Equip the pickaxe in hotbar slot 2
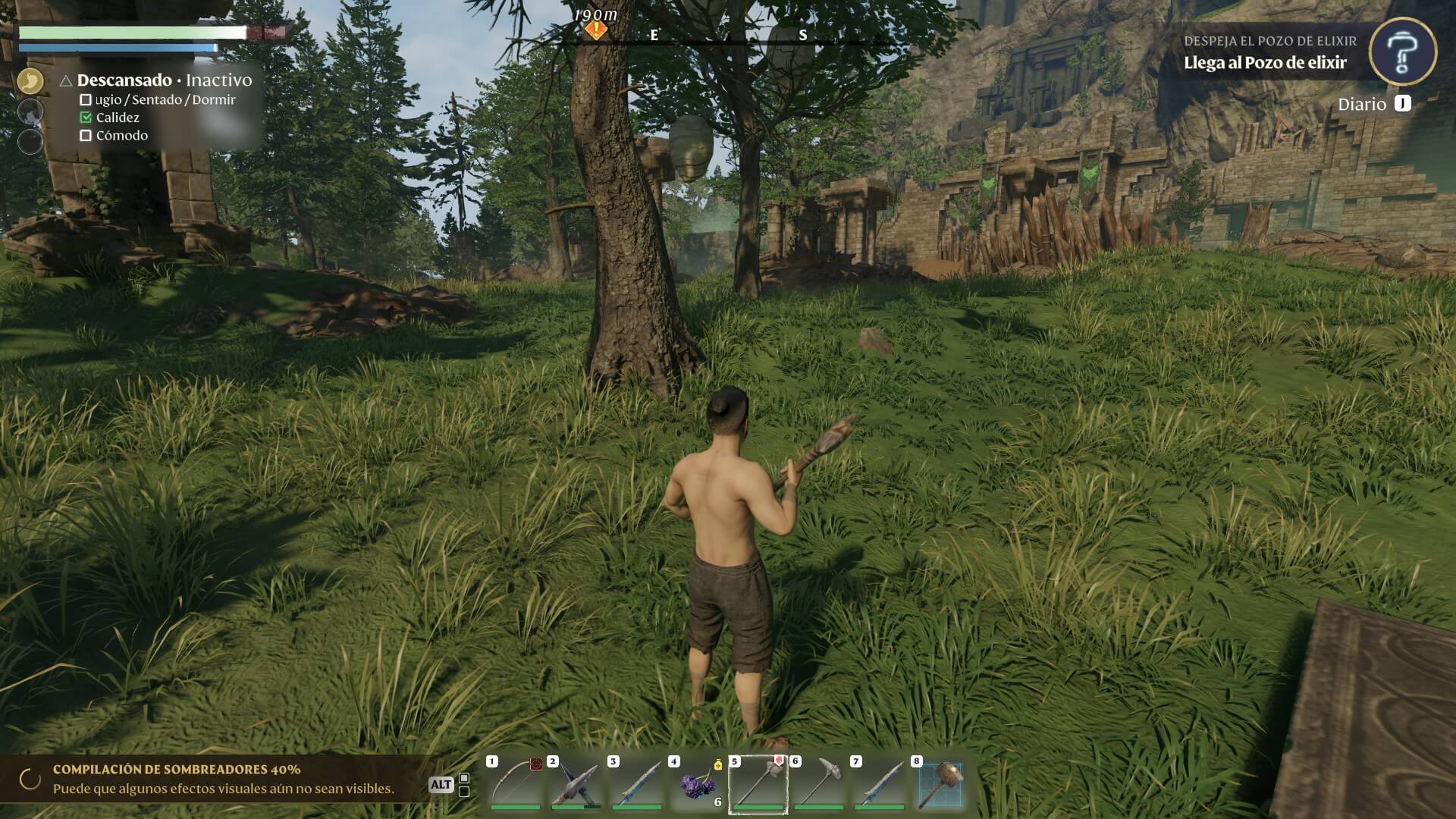 point(576,783)
